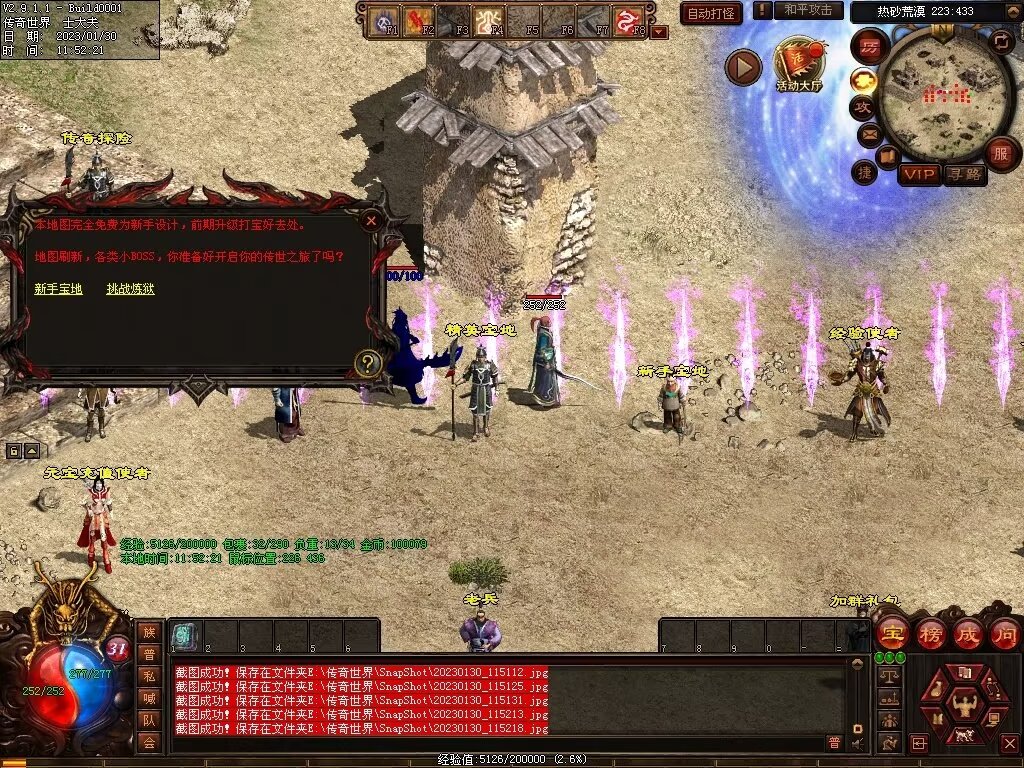Image resolution: width=1024 pixels, height=768 pixels.
Task: Toggle the 自动打怪 auto-fight button
Action: (711, 13)
